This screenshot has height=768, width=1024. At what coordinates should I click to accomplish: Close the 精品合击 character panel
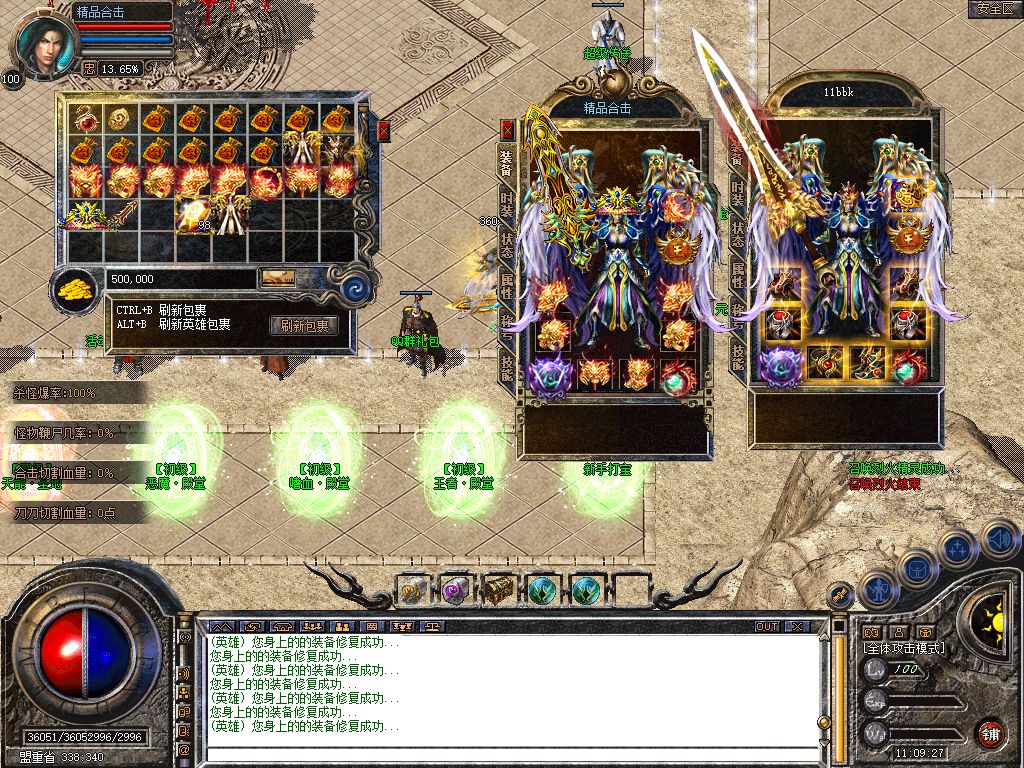[x=507, y=129]
